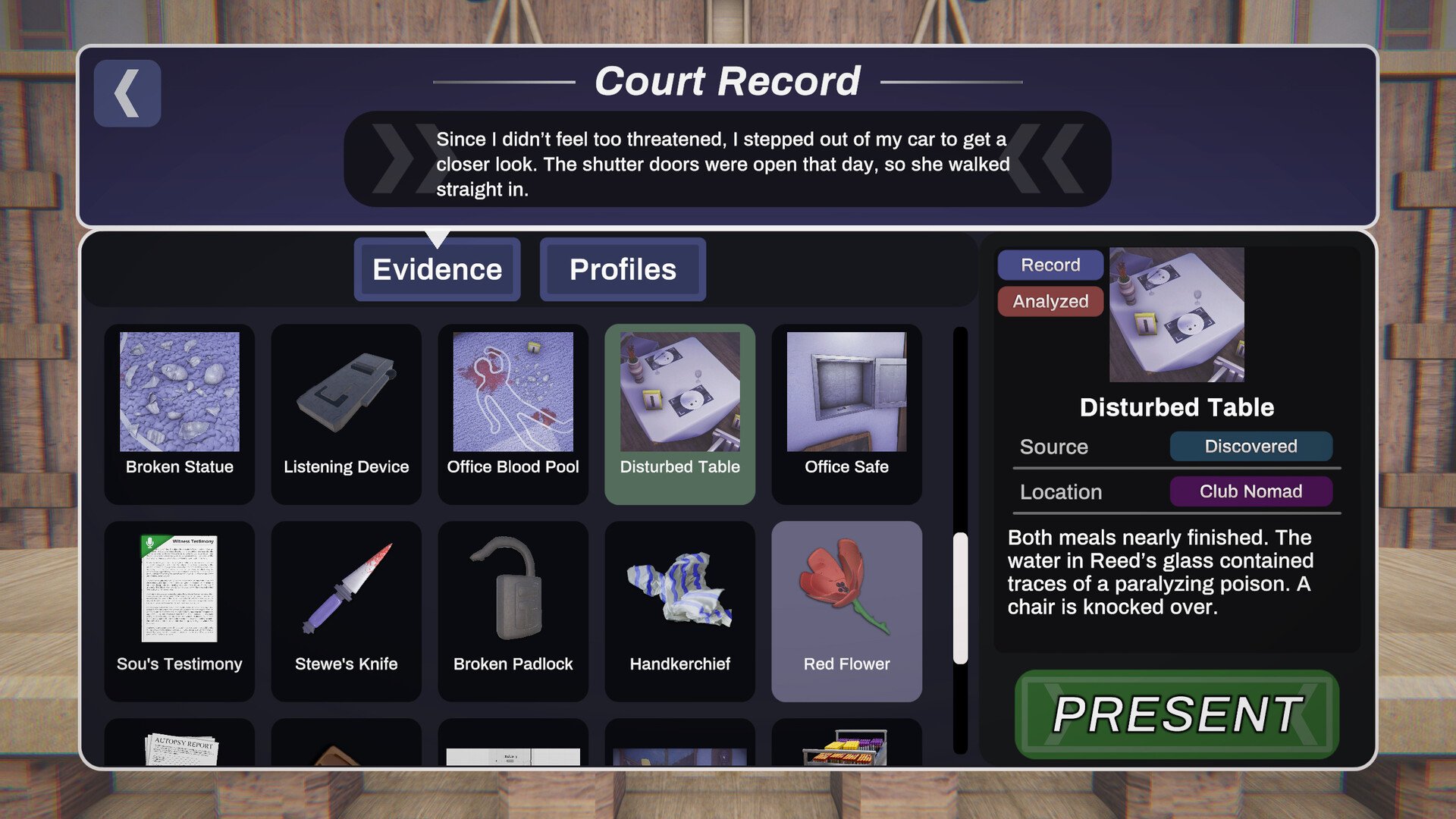This screenshot has width=1456, height=819.
Task: Pick the Office Blood Pool evidence
Action: click(513, 413)
